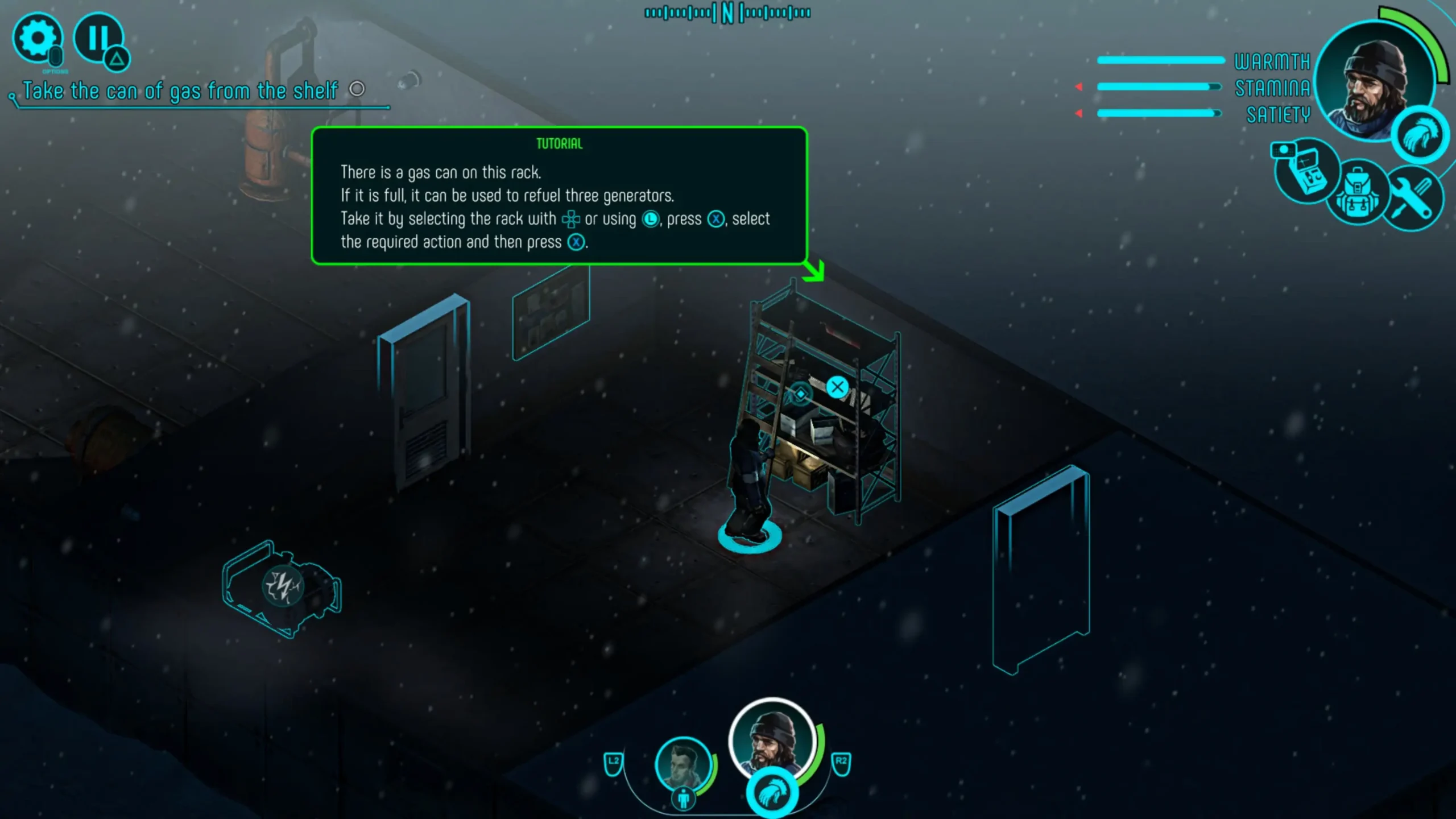1456x819 pixels.
Task: Select the white-ringed bearded portrait in squad selector
Action: click(772, 739)
